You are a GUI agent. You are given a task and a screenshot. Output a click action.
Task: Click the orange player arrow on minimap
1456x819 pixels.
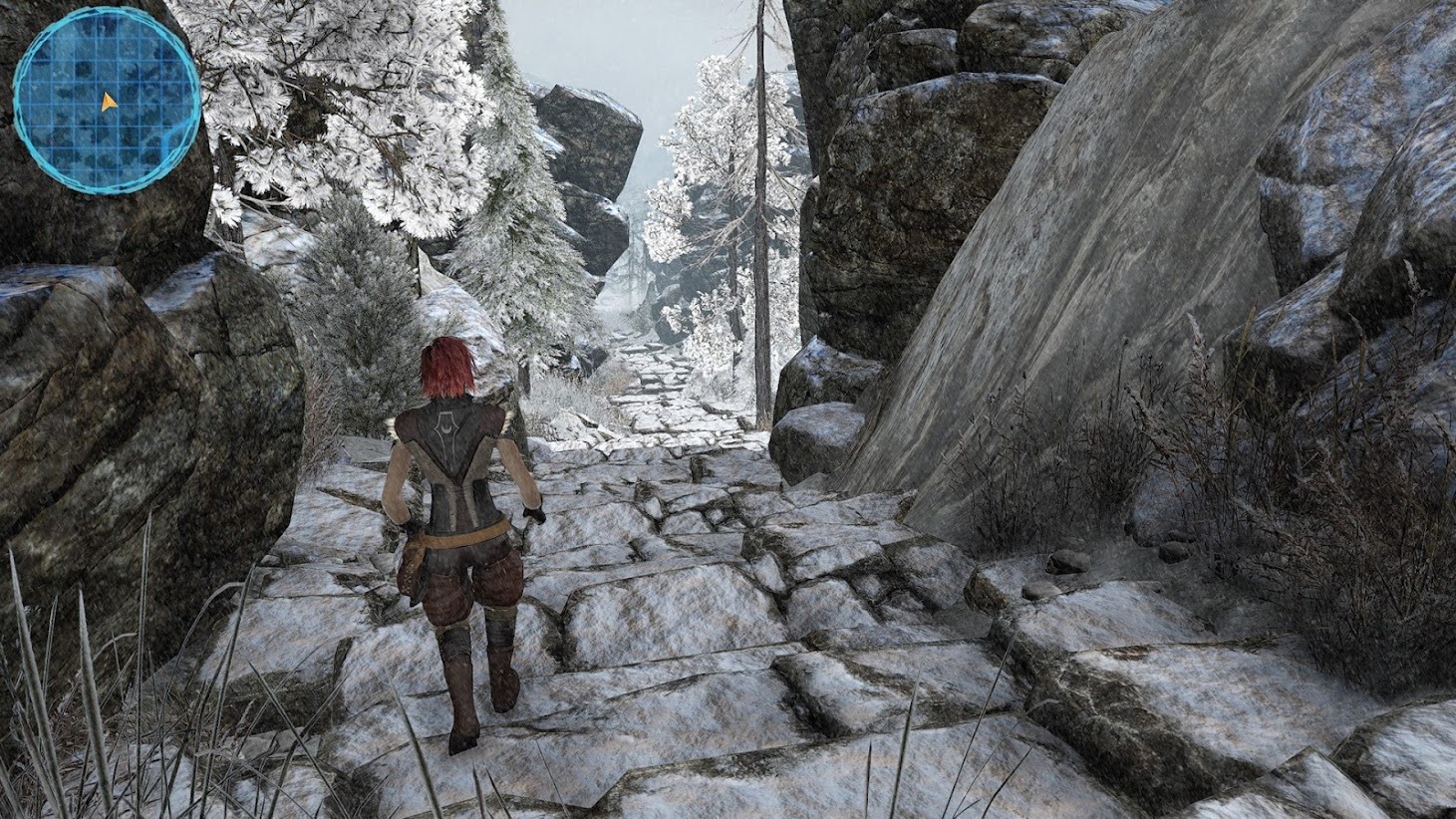pyautogui.click(x=108, y=102)
